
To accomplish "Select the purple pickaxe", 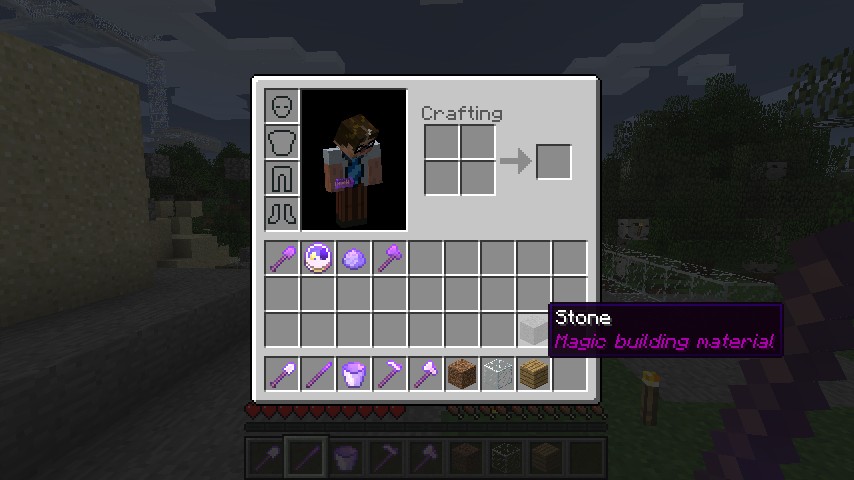I will [x=391, y=374].
